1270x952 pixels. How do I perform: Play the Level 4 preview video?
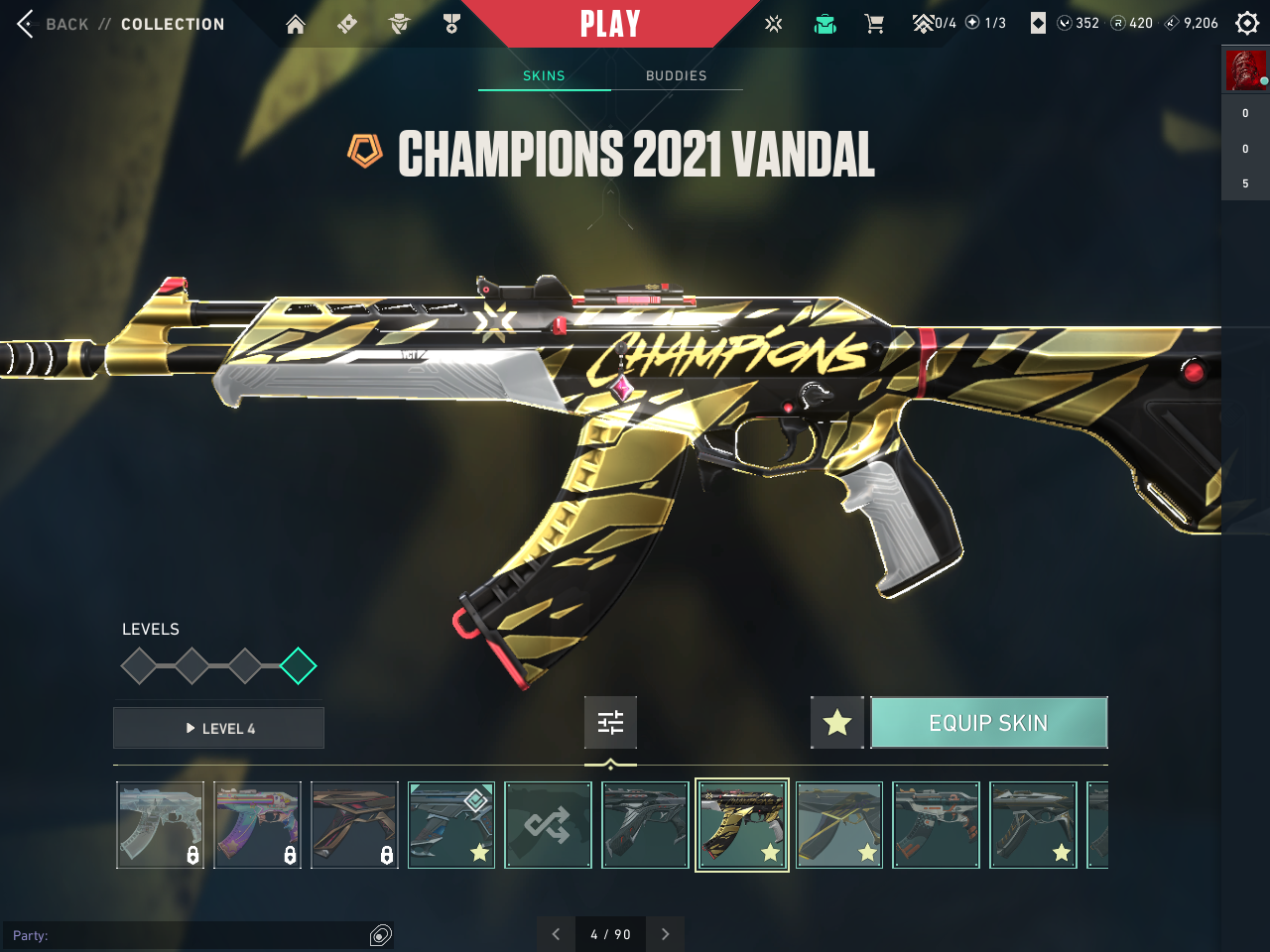pos(219,729)
